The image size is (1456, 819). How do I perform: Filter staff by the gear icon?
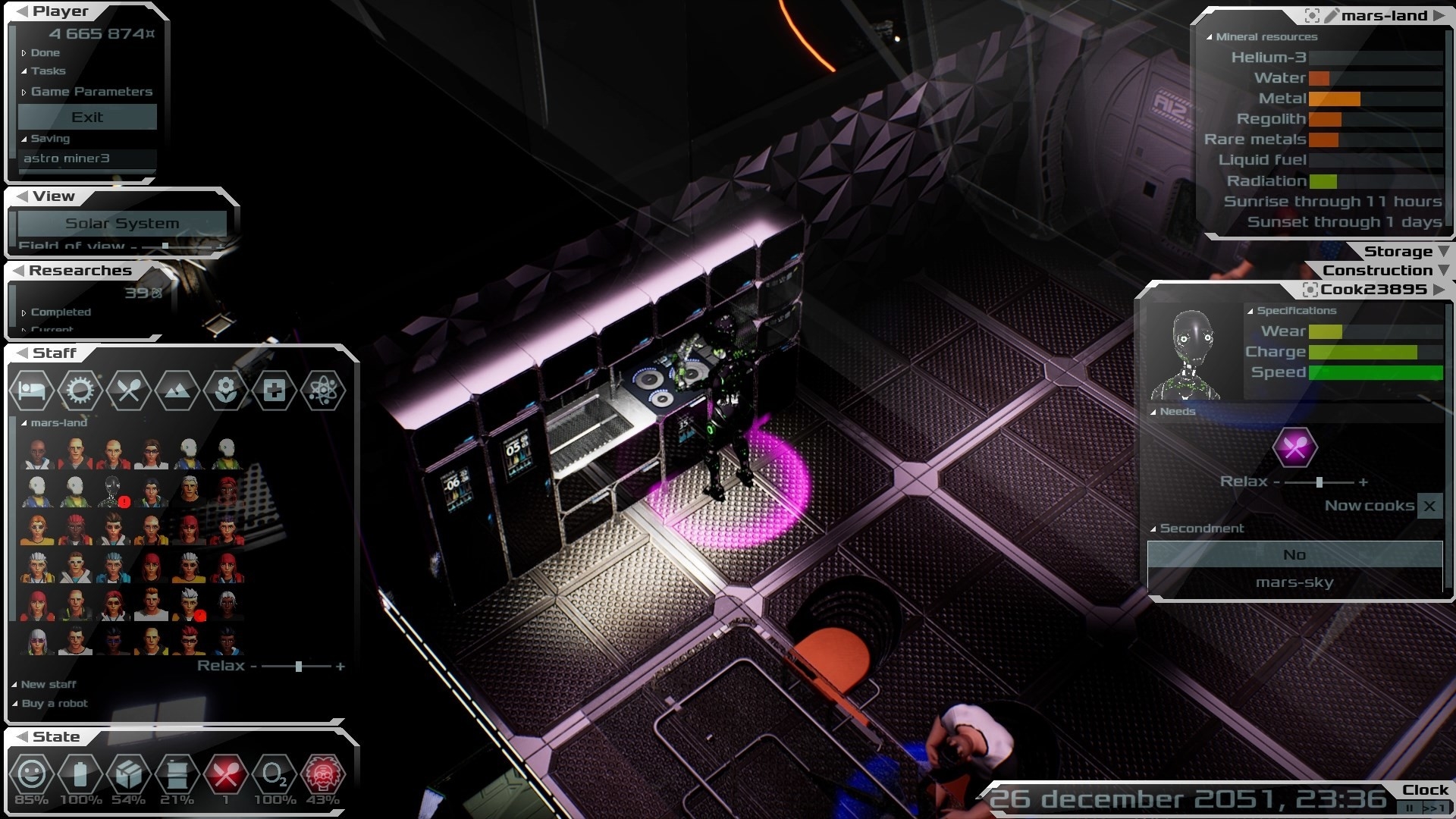(x=80, y=391)
